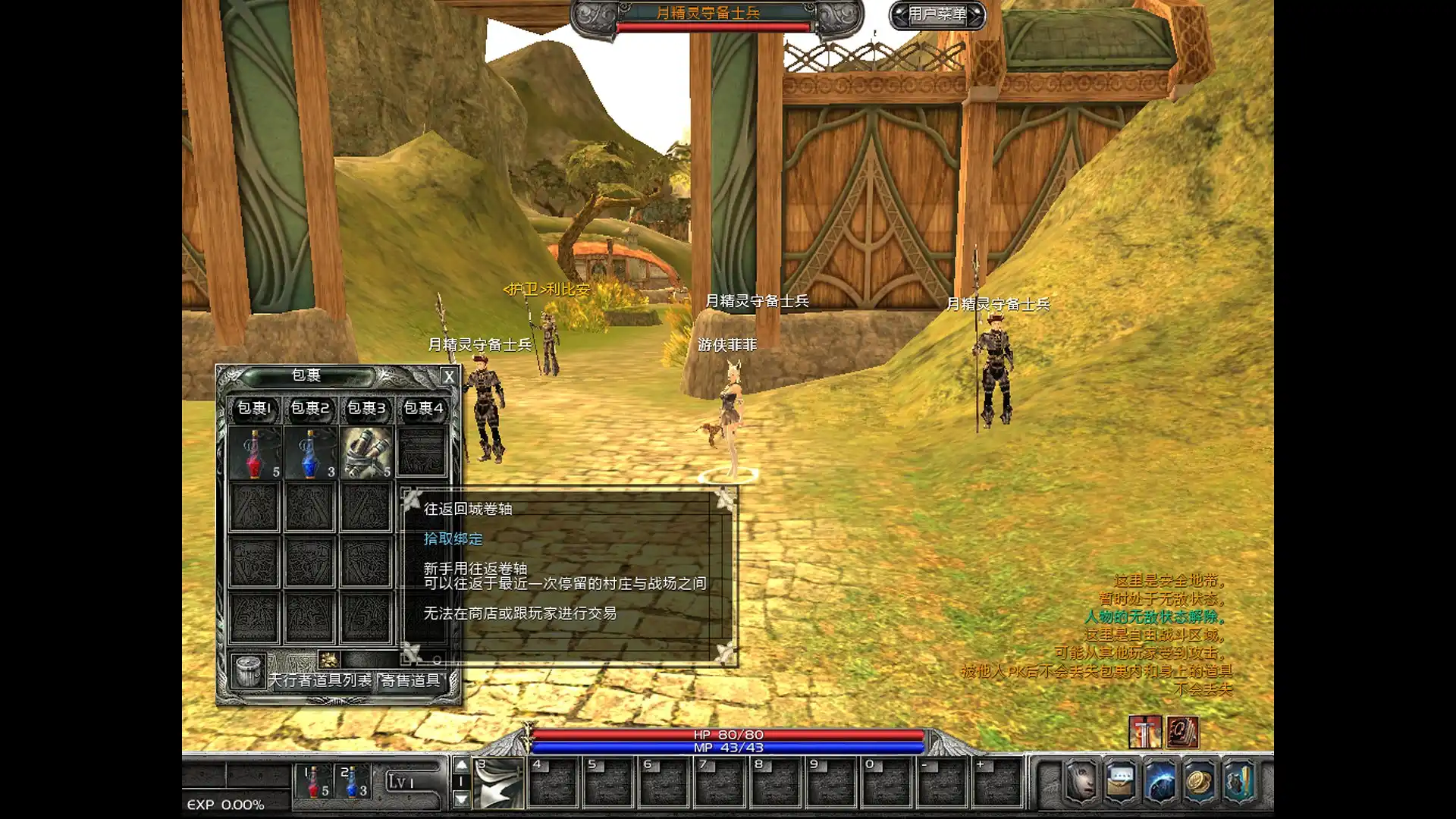Viewport: 1456px width, 819px height.
Task: Activate the skill in hotbar slot 3
Action: [498, 783]
